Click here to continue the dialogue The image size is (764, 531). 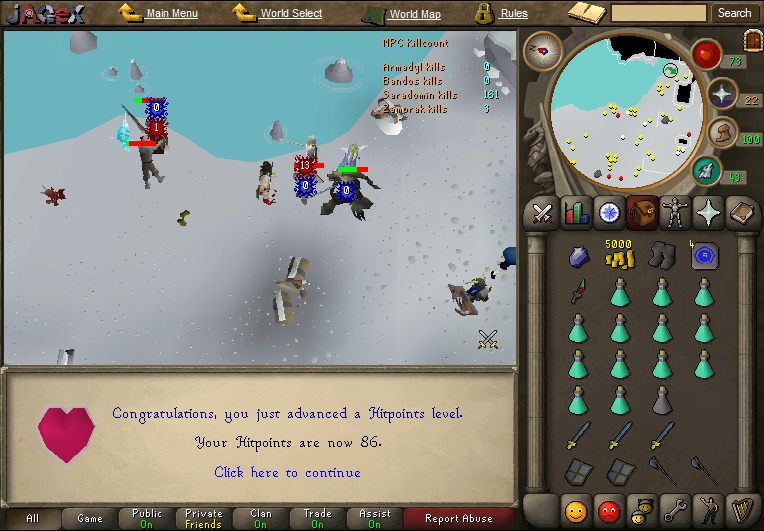click(287, 472)
